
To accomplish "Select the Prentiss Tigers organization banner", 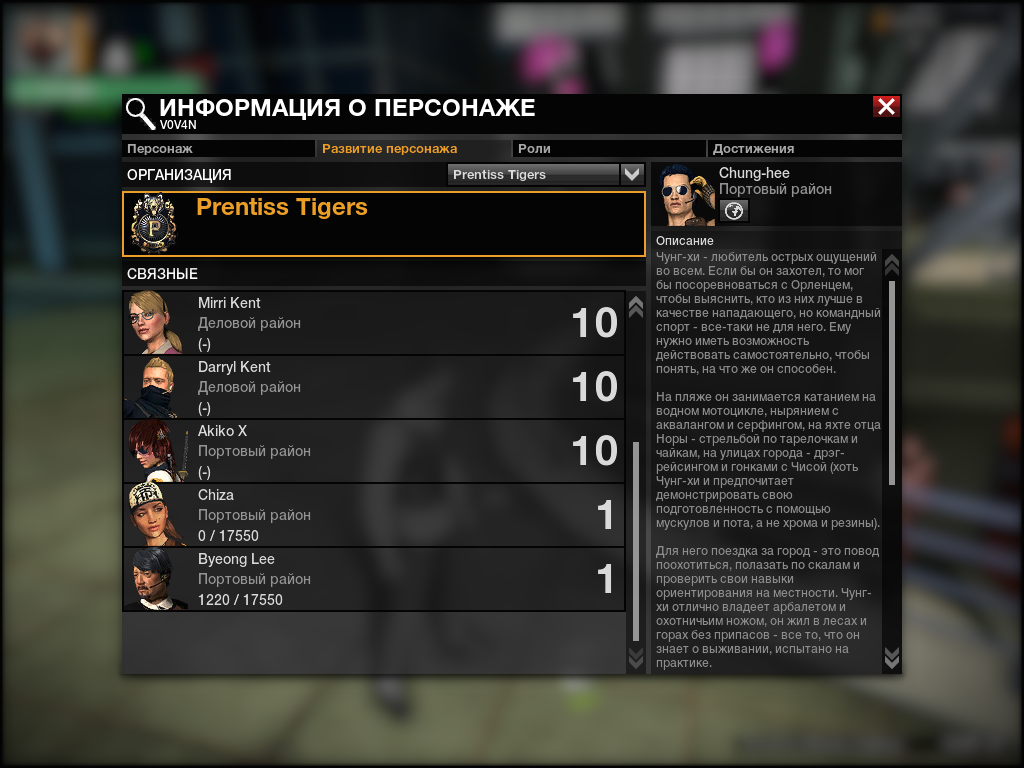I will [x=384, y=224].
